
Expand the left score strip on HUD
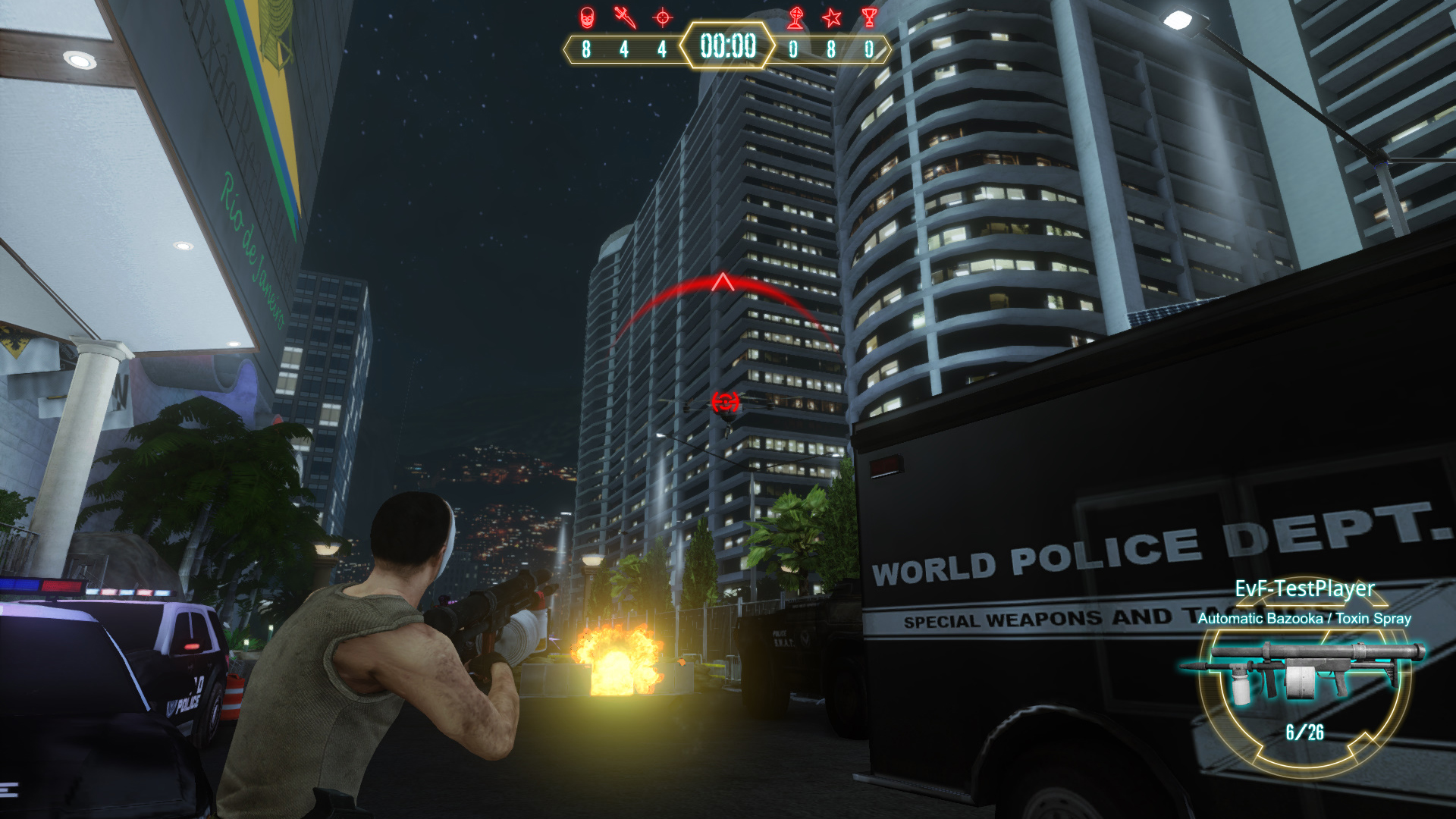(622, 49)
